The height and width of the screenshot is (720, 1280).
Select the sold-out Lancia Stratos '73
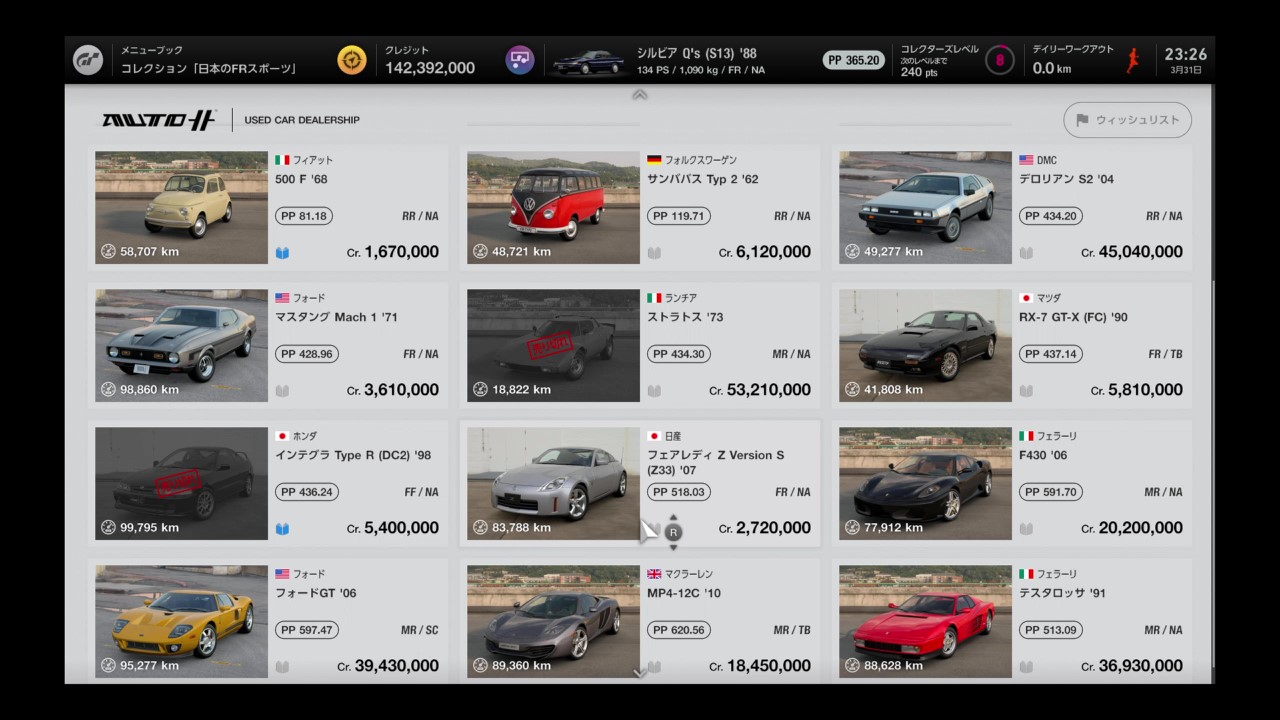640,346
